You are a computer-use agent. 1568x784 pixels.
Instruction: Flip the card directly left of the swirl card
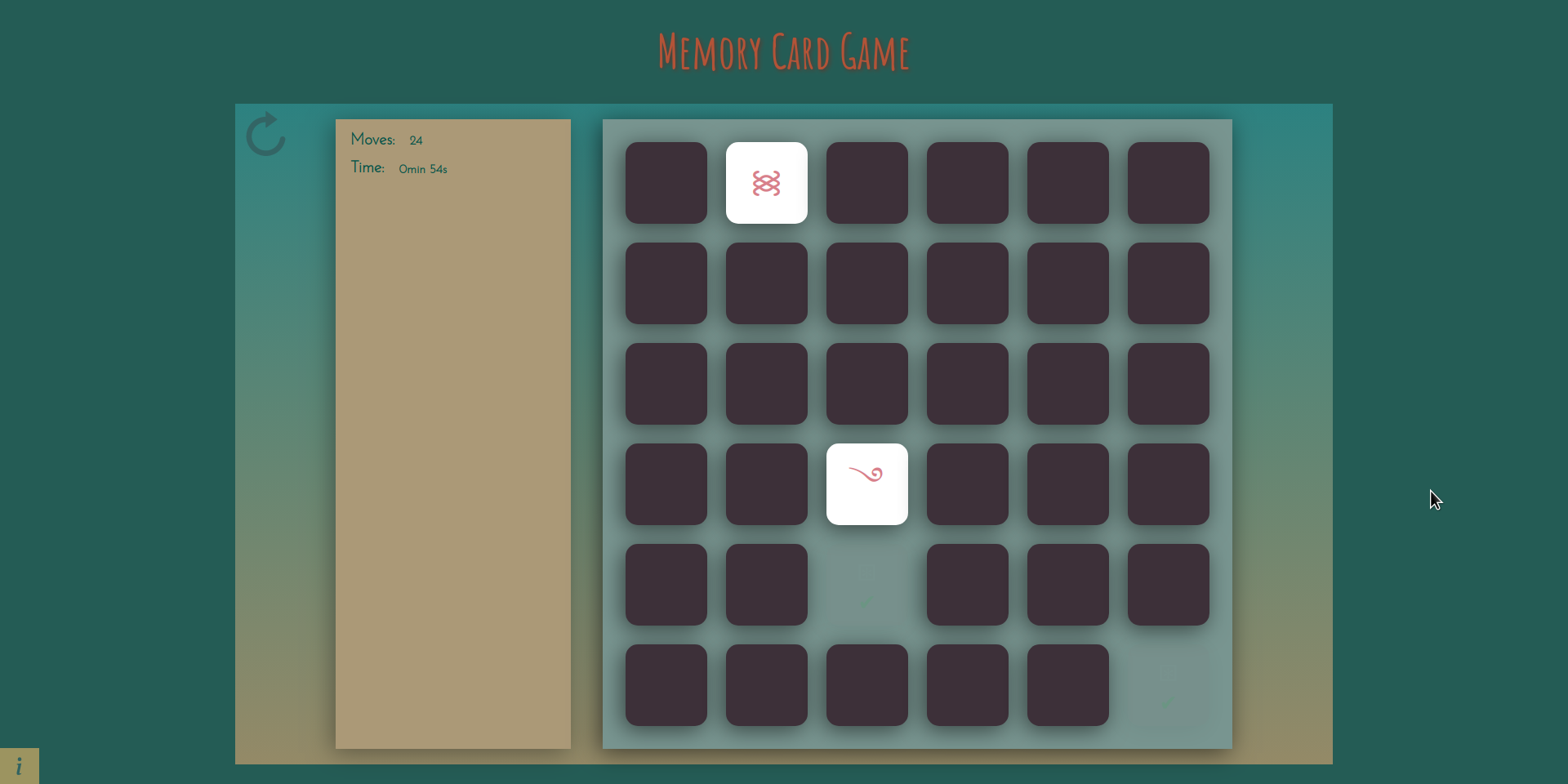point(765,483)
